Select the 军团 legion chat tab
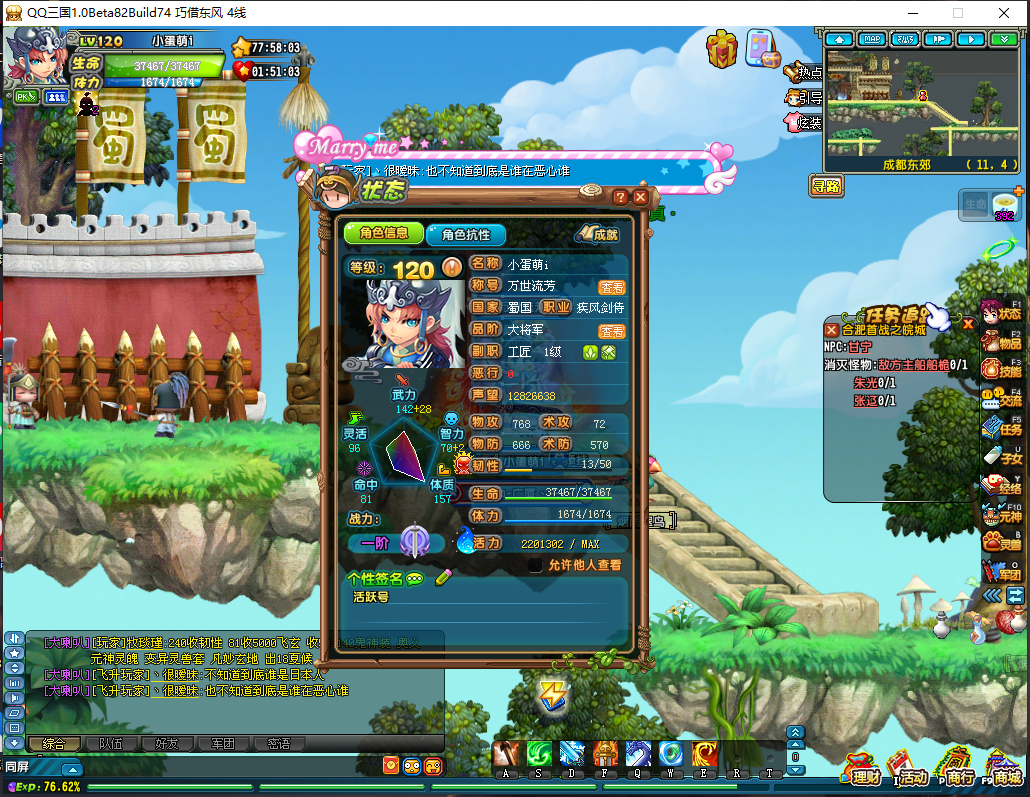The height and width of the screenshot is (797, 1030). tap(222, 743)
